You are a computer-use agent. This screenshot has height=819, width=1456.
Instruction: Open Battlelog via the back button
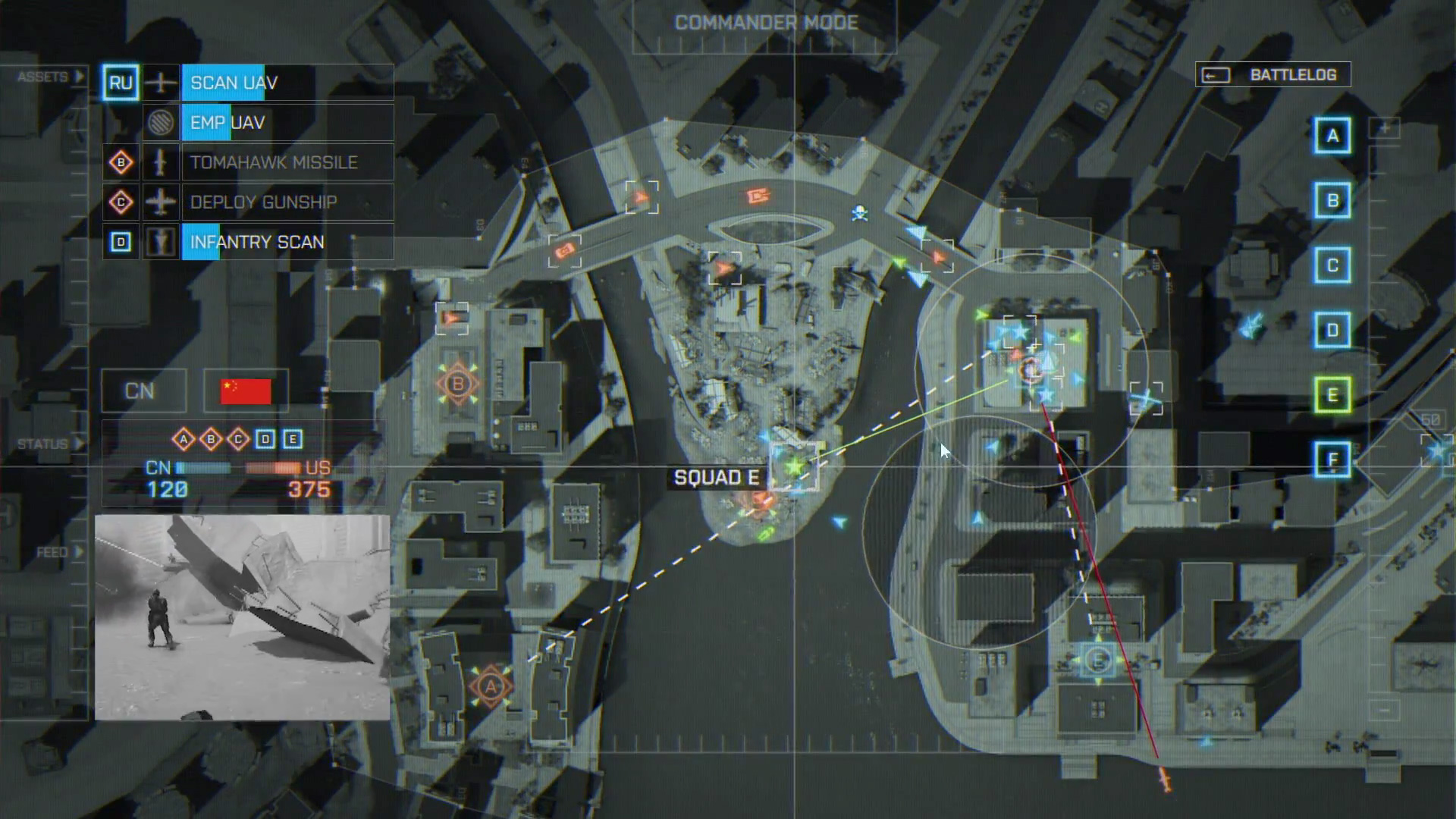pos(1215,74)
